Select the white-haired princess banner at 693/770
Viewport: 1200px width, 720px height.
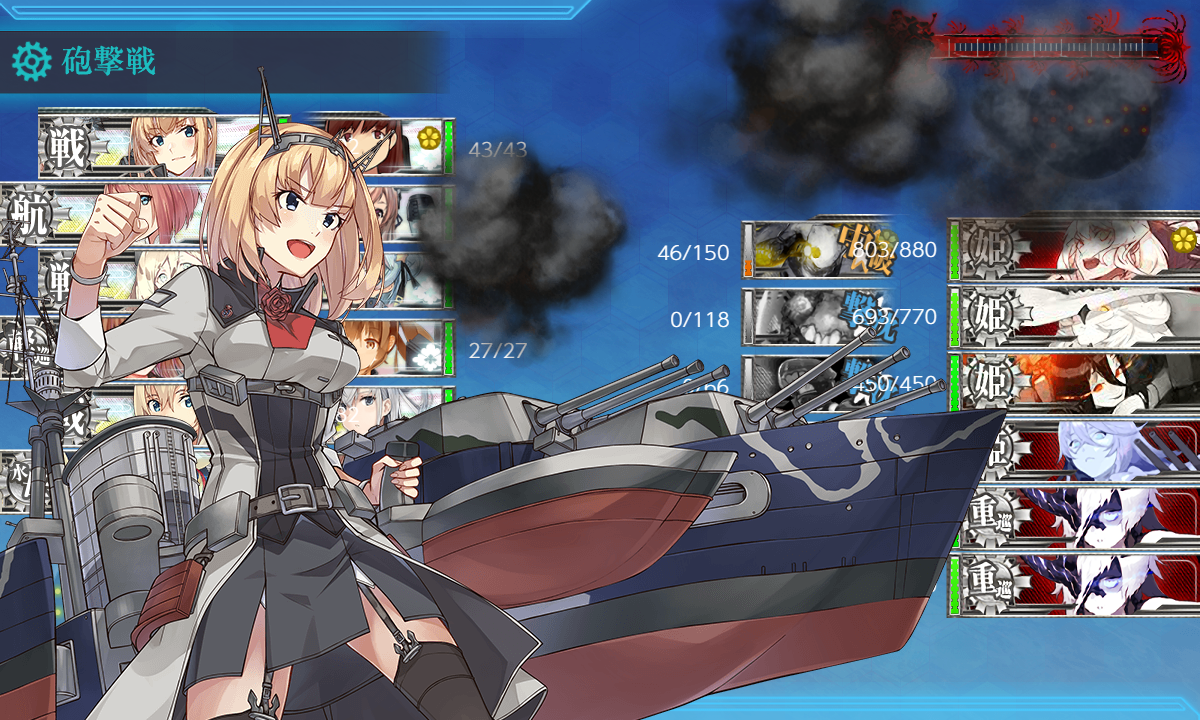coord(1075,316)
